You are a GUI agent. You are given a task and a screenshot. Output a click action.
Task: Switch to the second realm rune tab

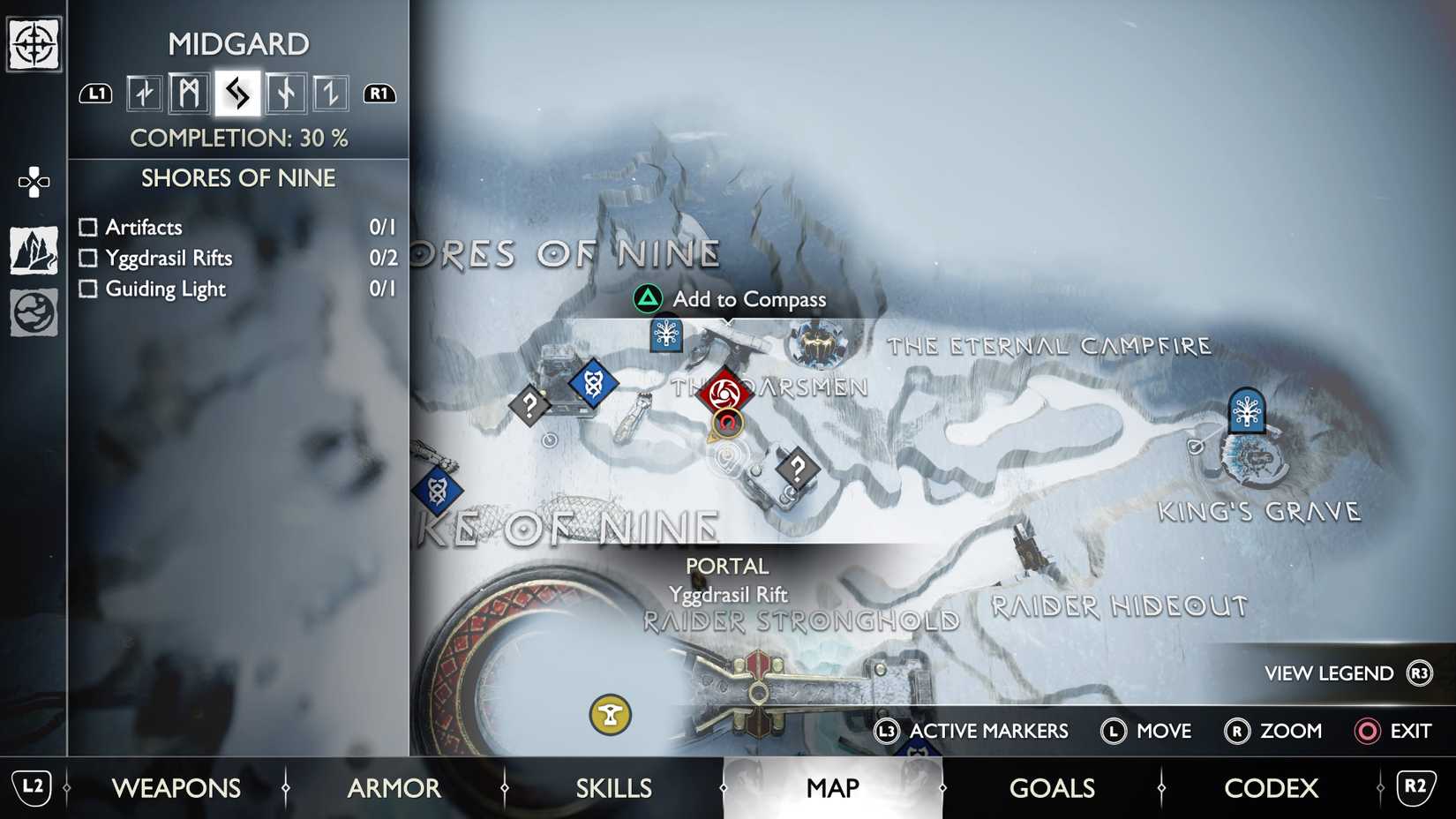coord(187,92)
